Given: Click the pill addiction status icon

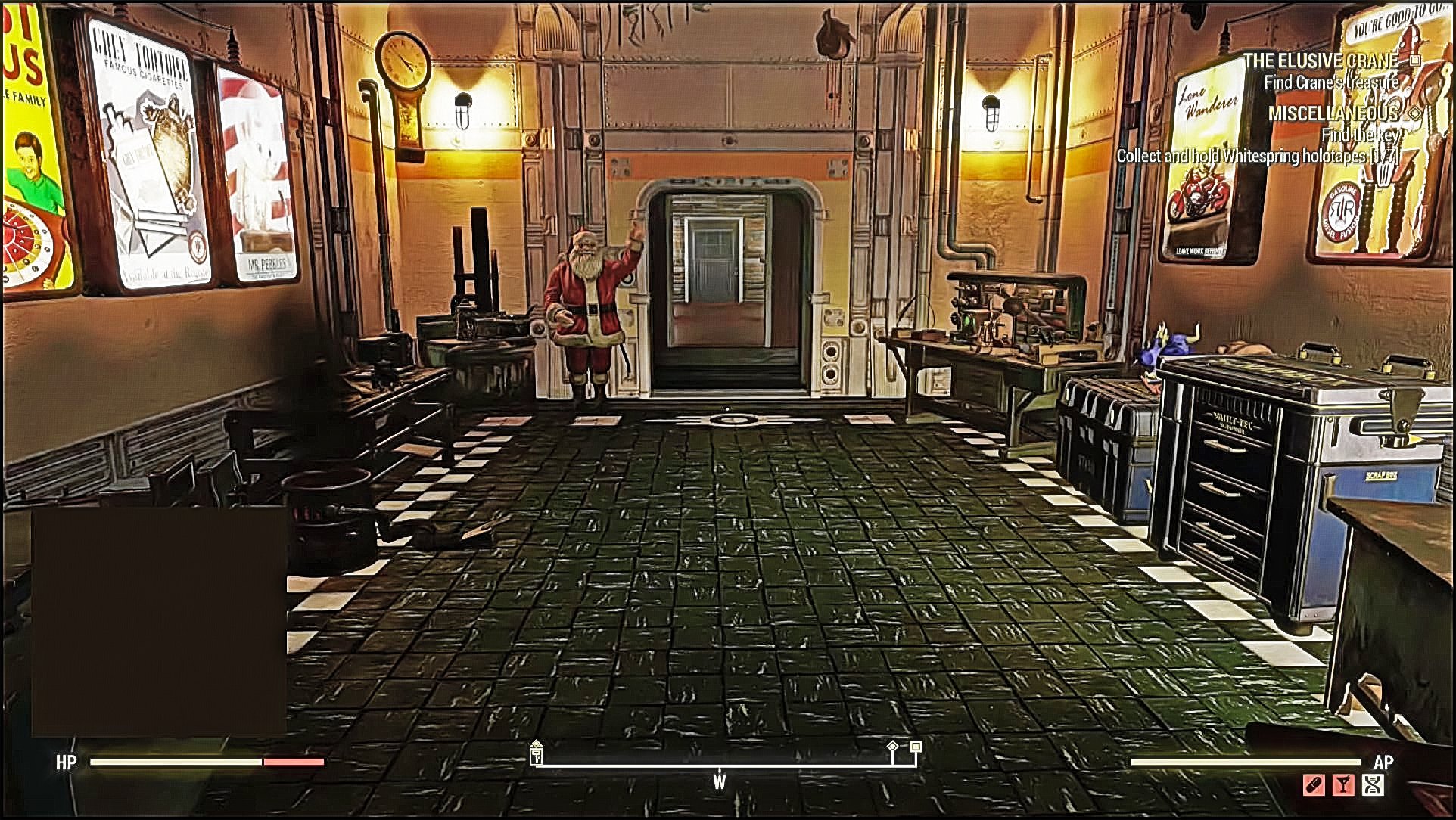Looking at the screenshot, I should click(x=1314, y=785).
